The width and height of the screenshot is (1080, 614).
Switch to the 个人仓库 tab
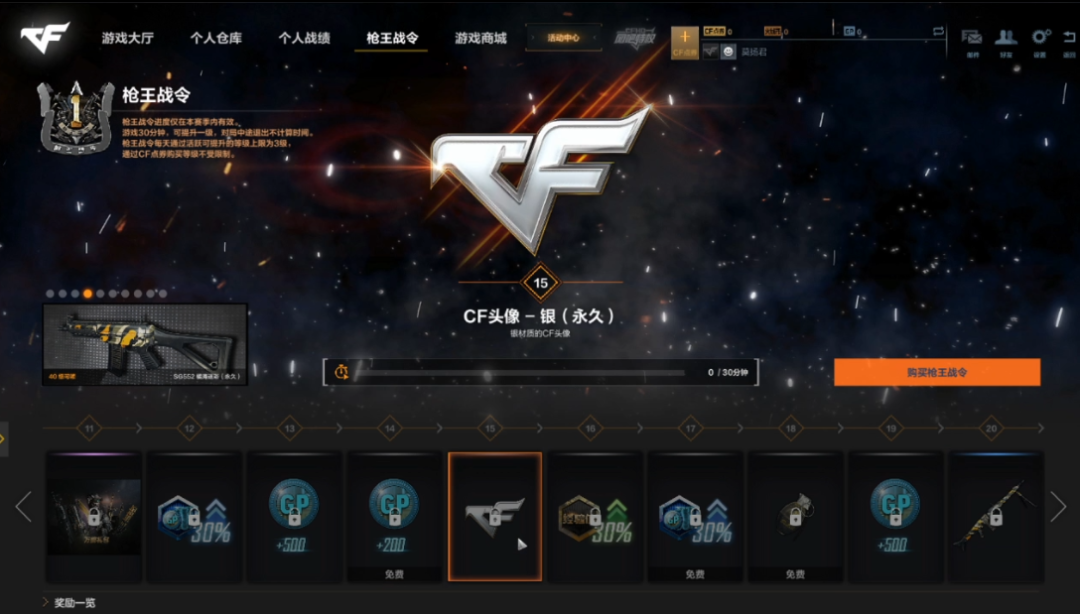[216, 39]
